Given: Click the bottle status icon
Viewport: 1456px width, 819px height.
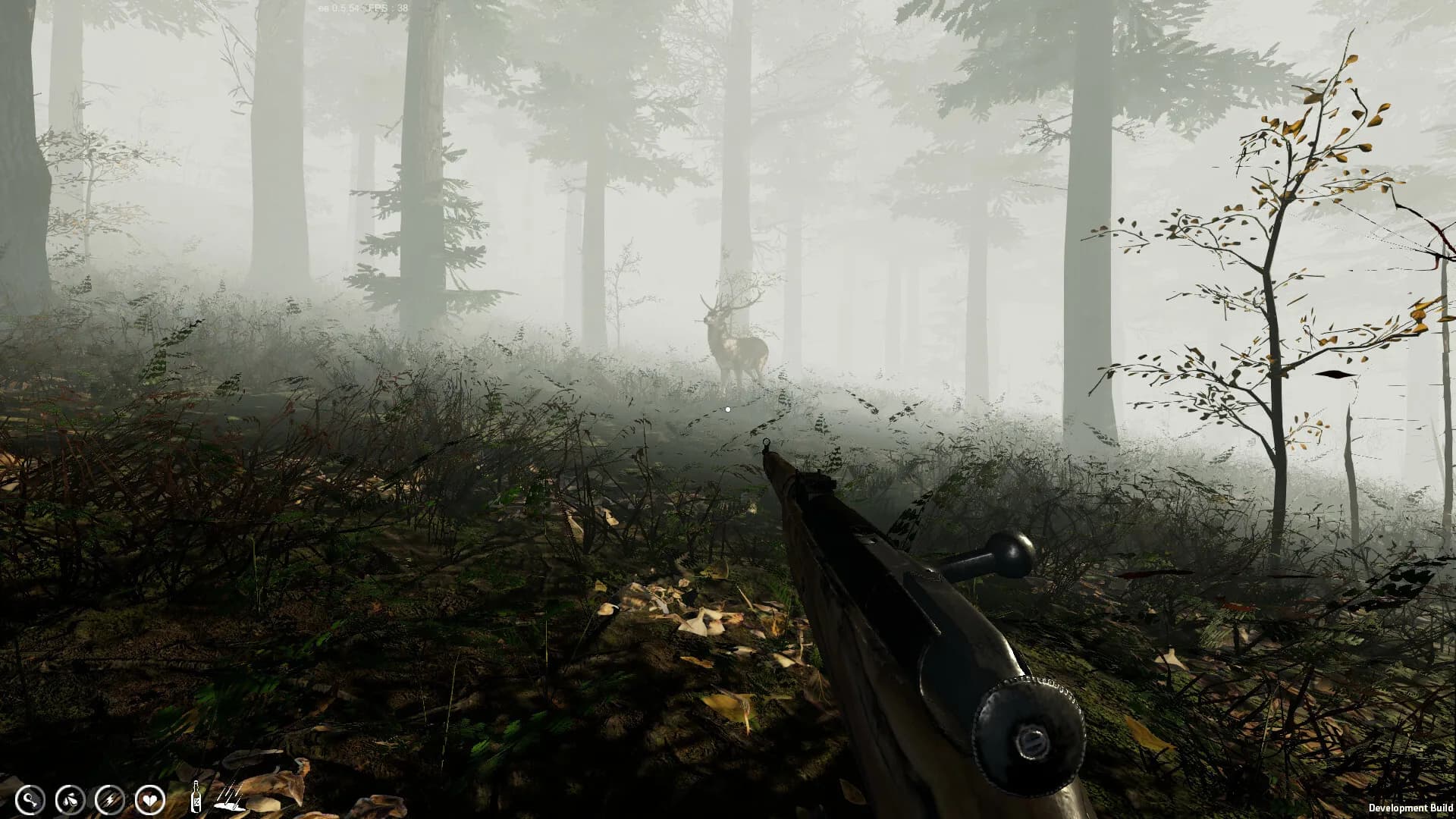Looking at the screenshot, I should [x=196, y=796].
